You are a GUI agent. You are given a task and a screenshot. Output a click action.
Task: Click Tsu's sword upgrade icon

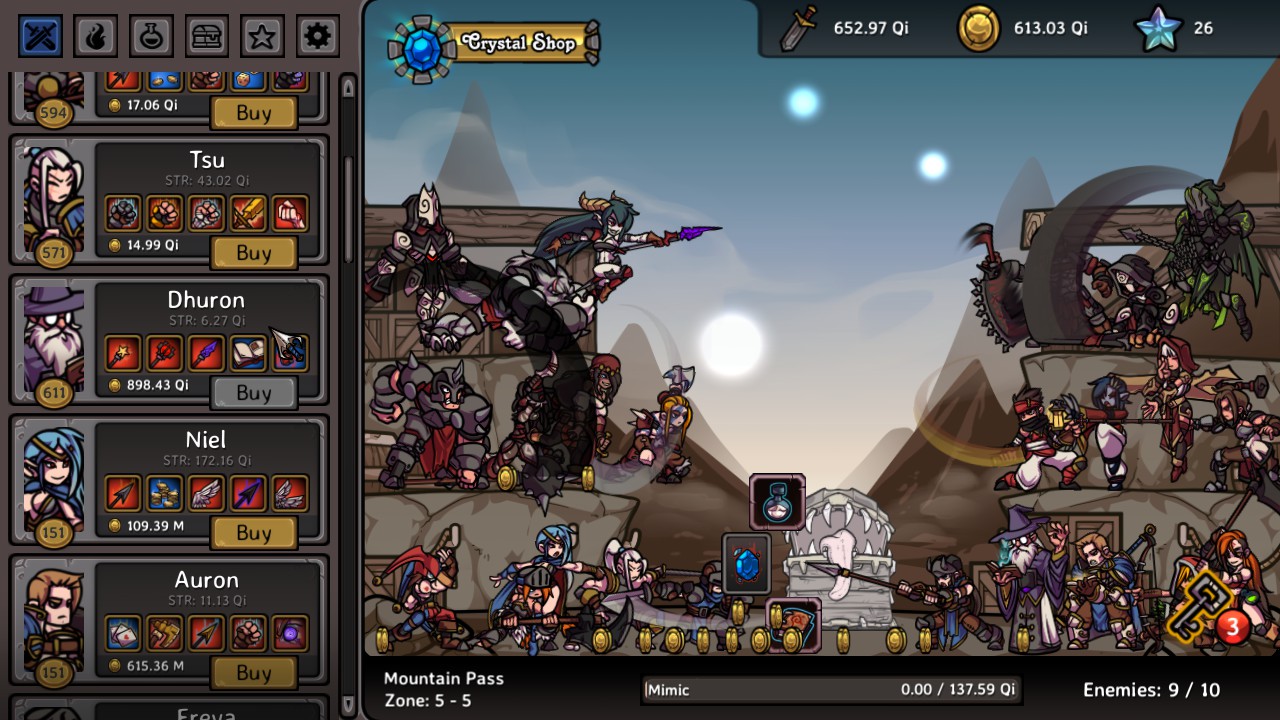248,213
